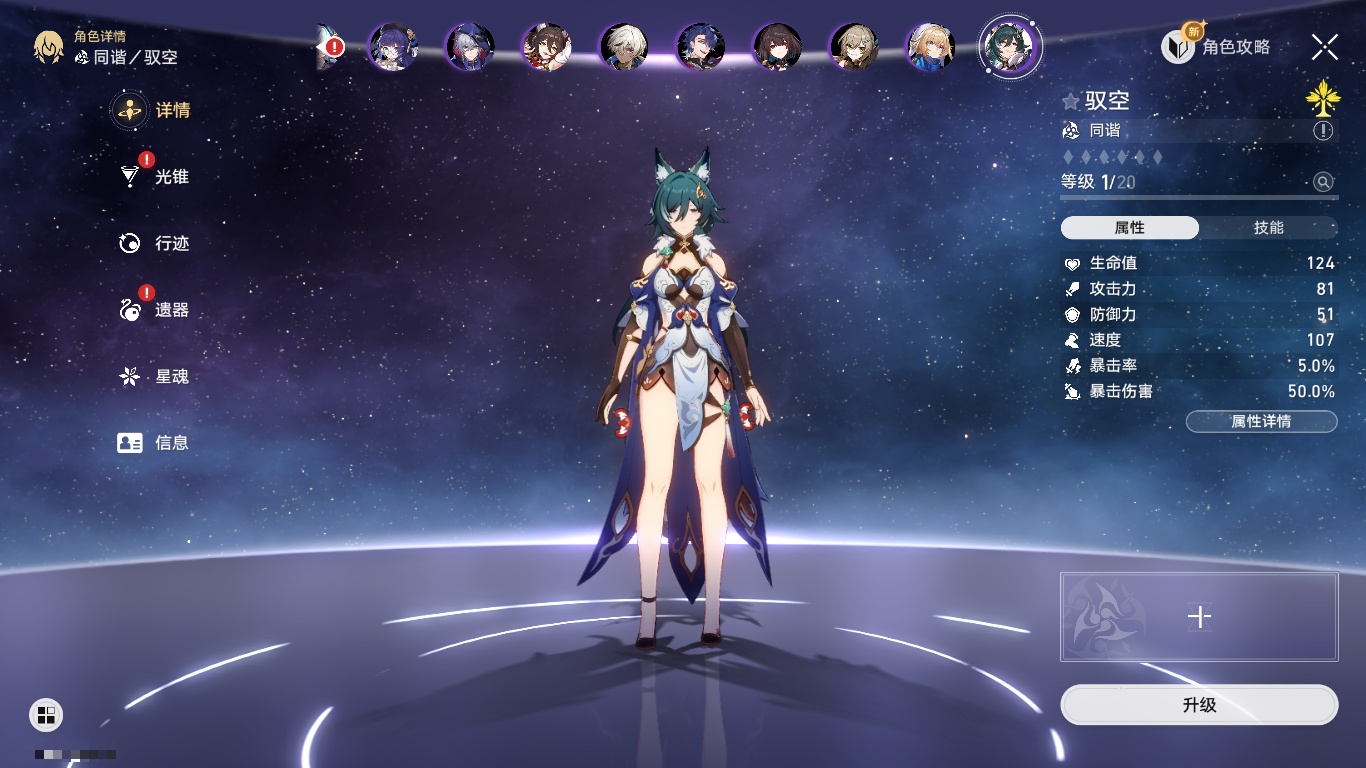Open the level preview magnifier icon
The image size is (1366, 768).
(x=1323, y=182)
